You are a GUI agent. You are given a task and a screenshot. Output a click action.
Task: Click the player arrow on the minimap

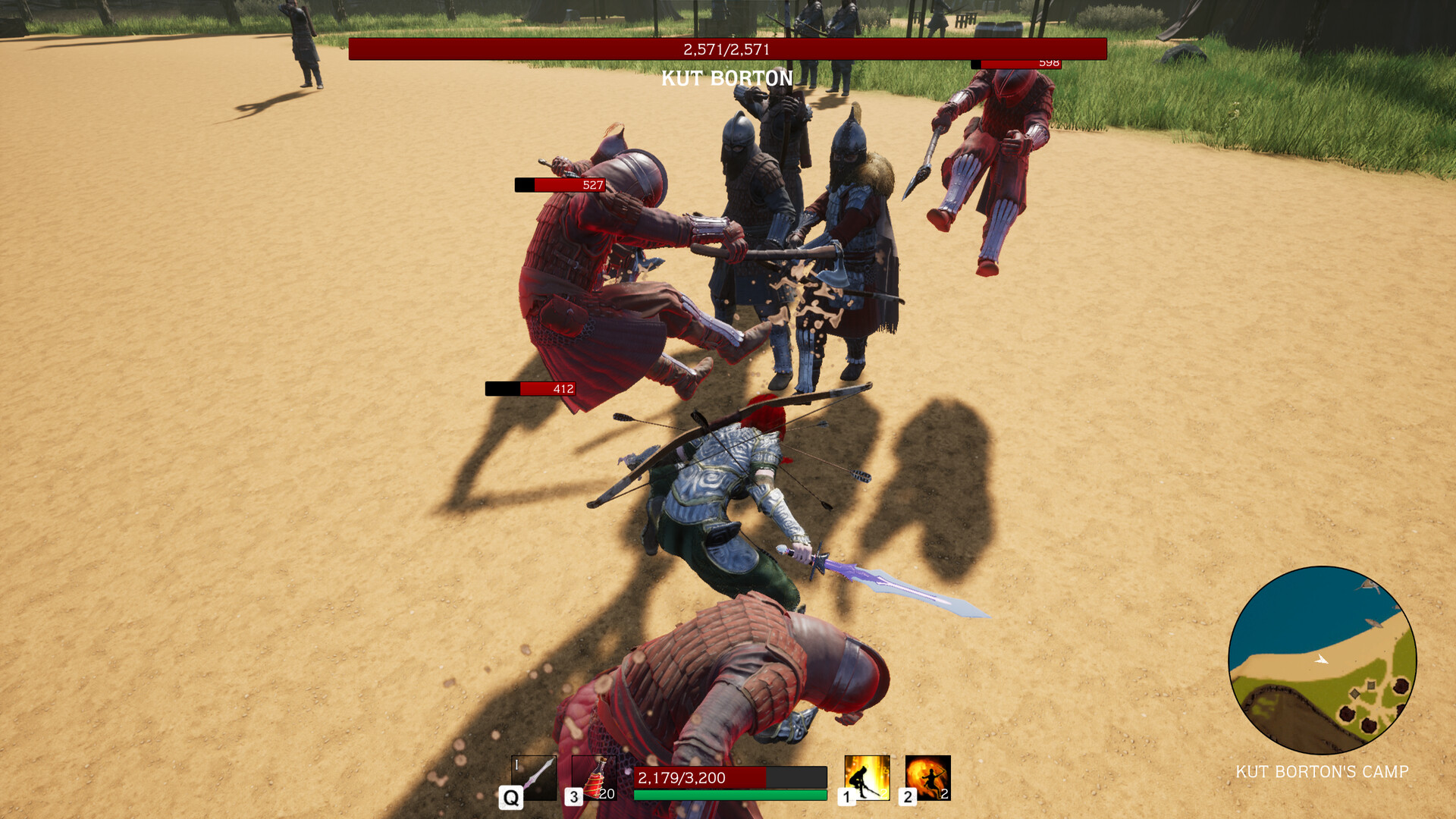(x=1321, y=660)
